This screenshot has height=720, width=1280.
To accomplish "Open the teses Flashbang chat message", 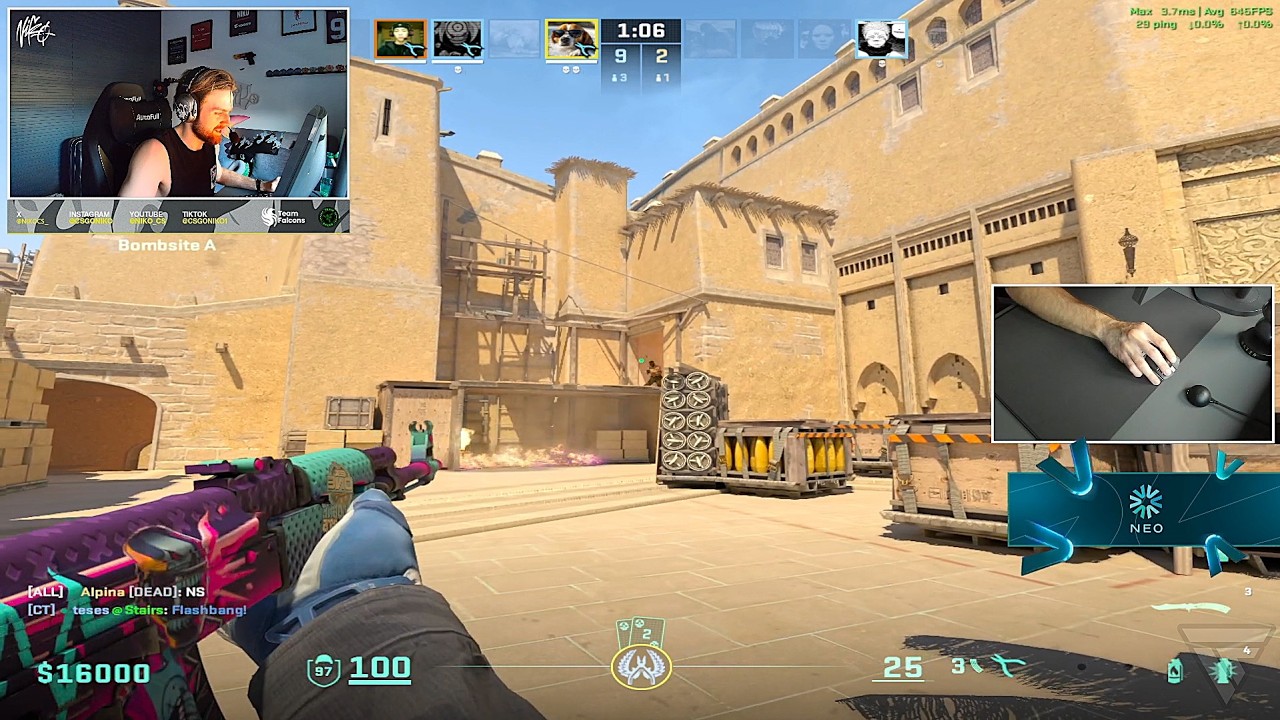I will (x=158, y=609).
